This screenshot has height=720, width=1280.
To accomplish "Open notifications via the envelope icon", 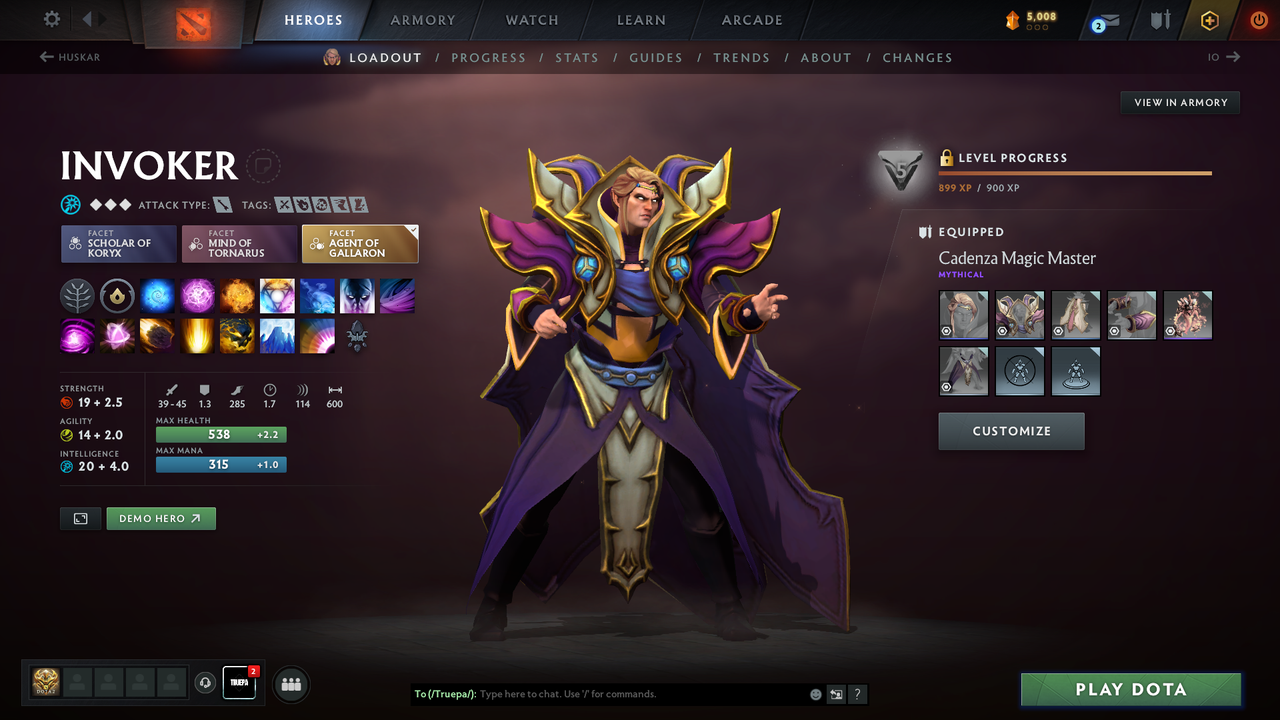I will pos(1104,20).
